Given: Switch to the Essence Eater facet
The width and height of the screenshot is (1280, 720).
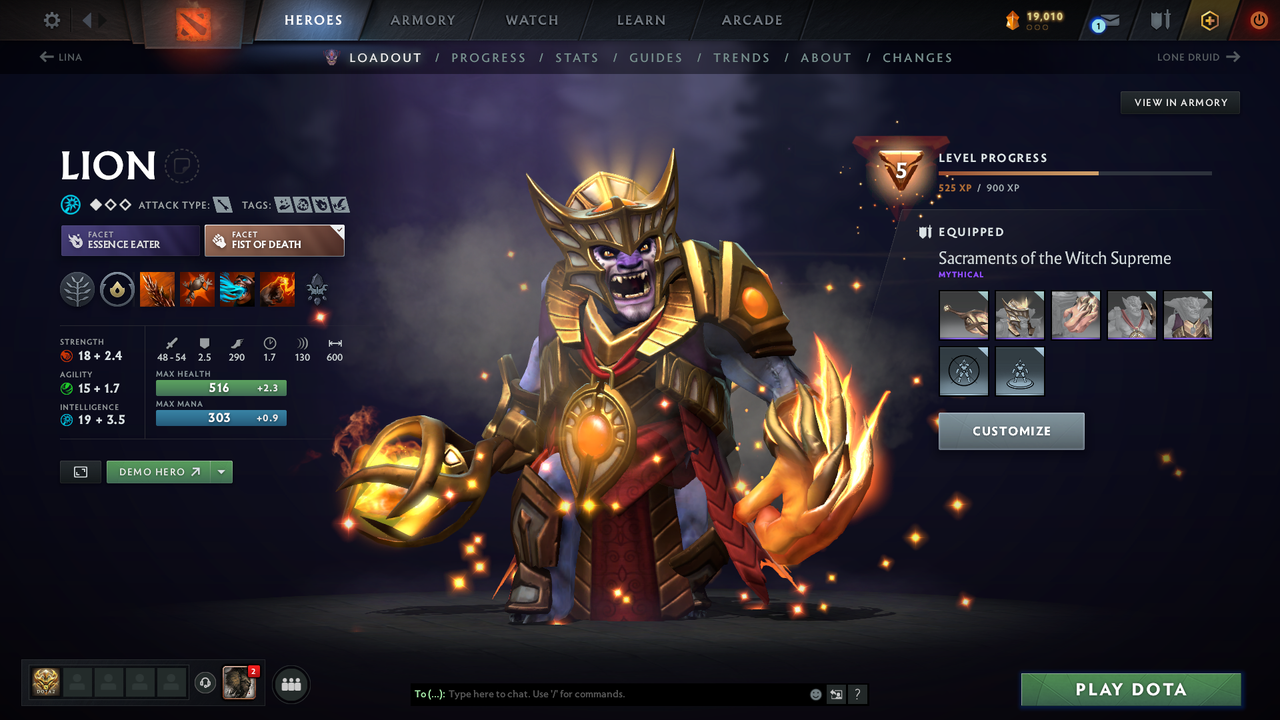Looking at the screenshot, I should (130, 240).
